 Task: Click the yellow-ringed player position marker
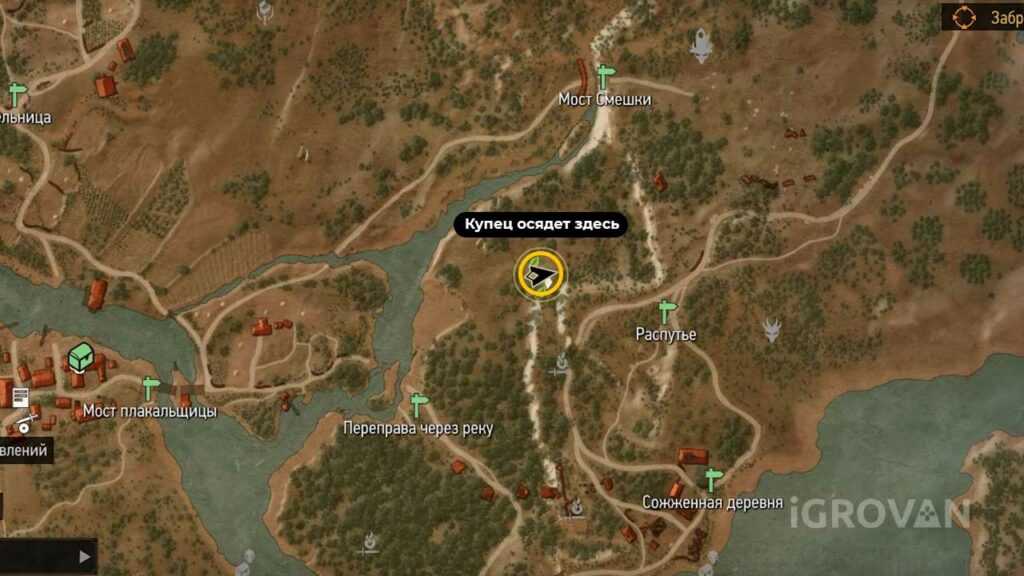(541, 274)
